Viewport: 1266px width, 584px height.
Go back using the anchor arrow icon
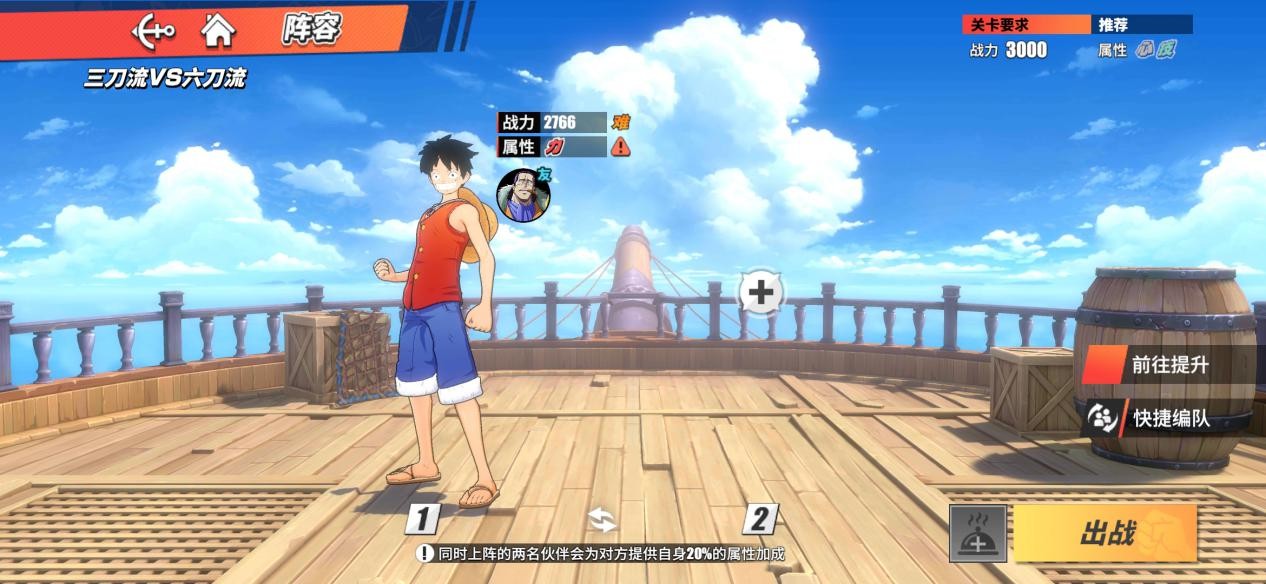click(x=153, y=30)
